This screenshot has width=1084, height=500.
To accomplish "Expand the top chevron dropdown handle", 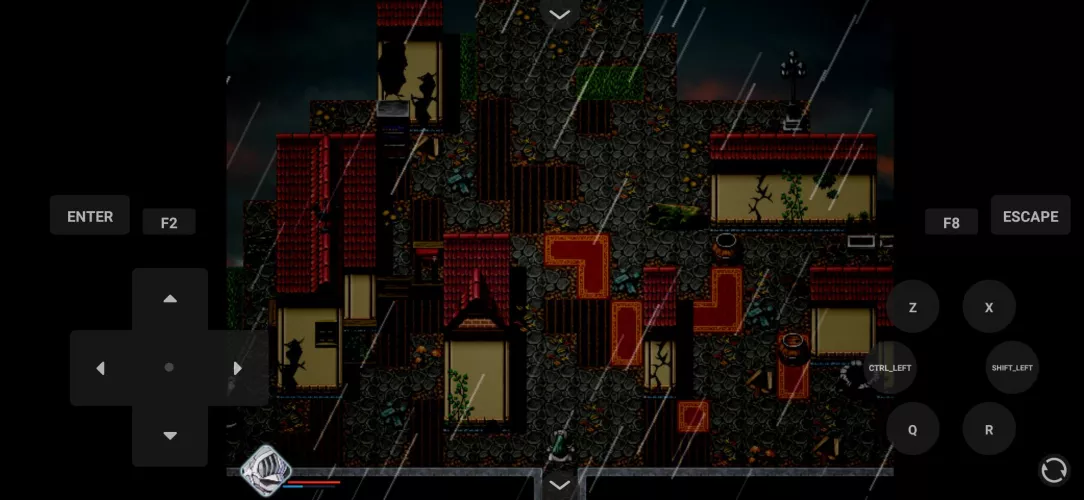I will (559, 14).
